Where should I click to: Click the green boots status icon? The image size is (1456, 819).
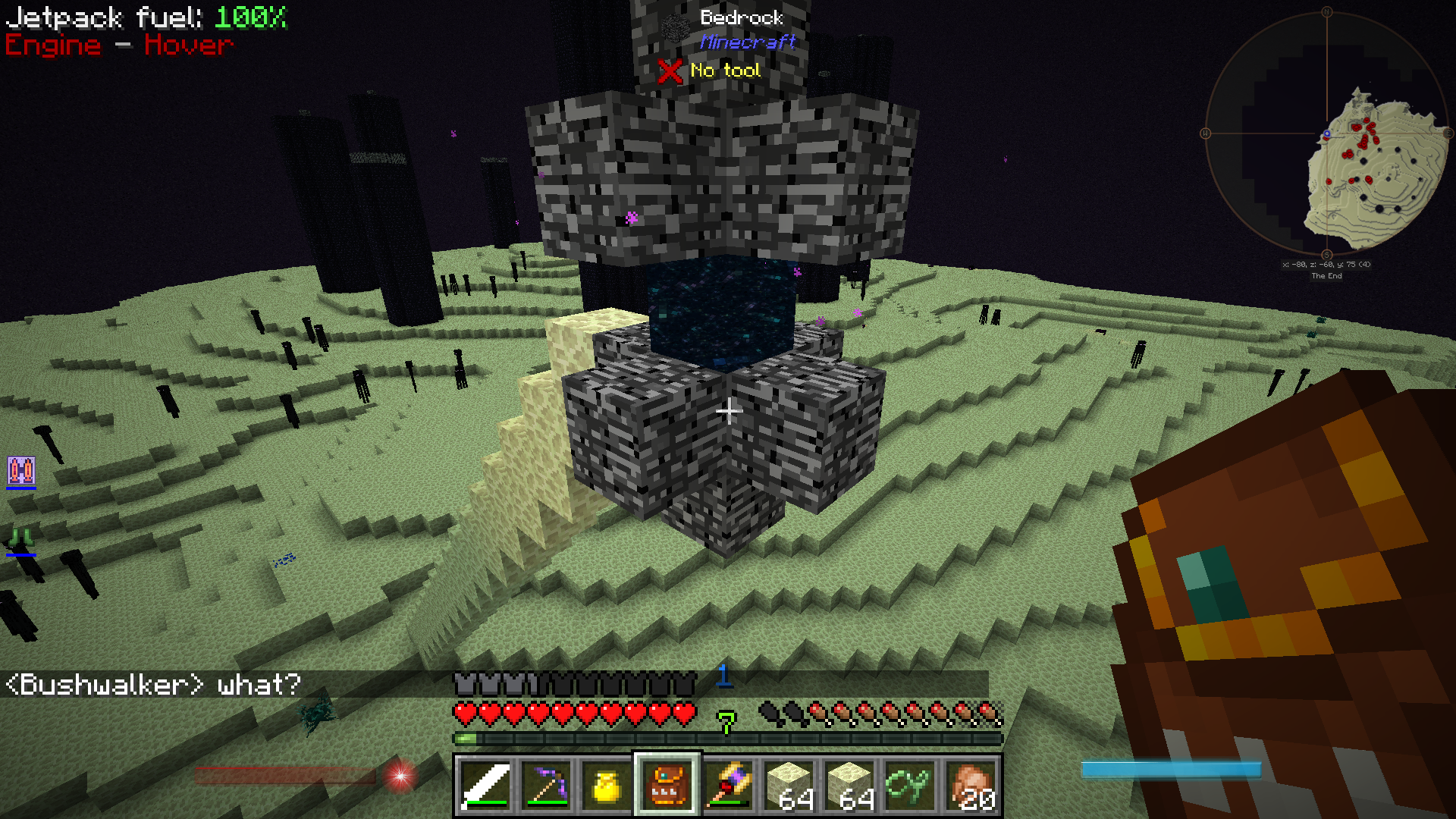21,539
